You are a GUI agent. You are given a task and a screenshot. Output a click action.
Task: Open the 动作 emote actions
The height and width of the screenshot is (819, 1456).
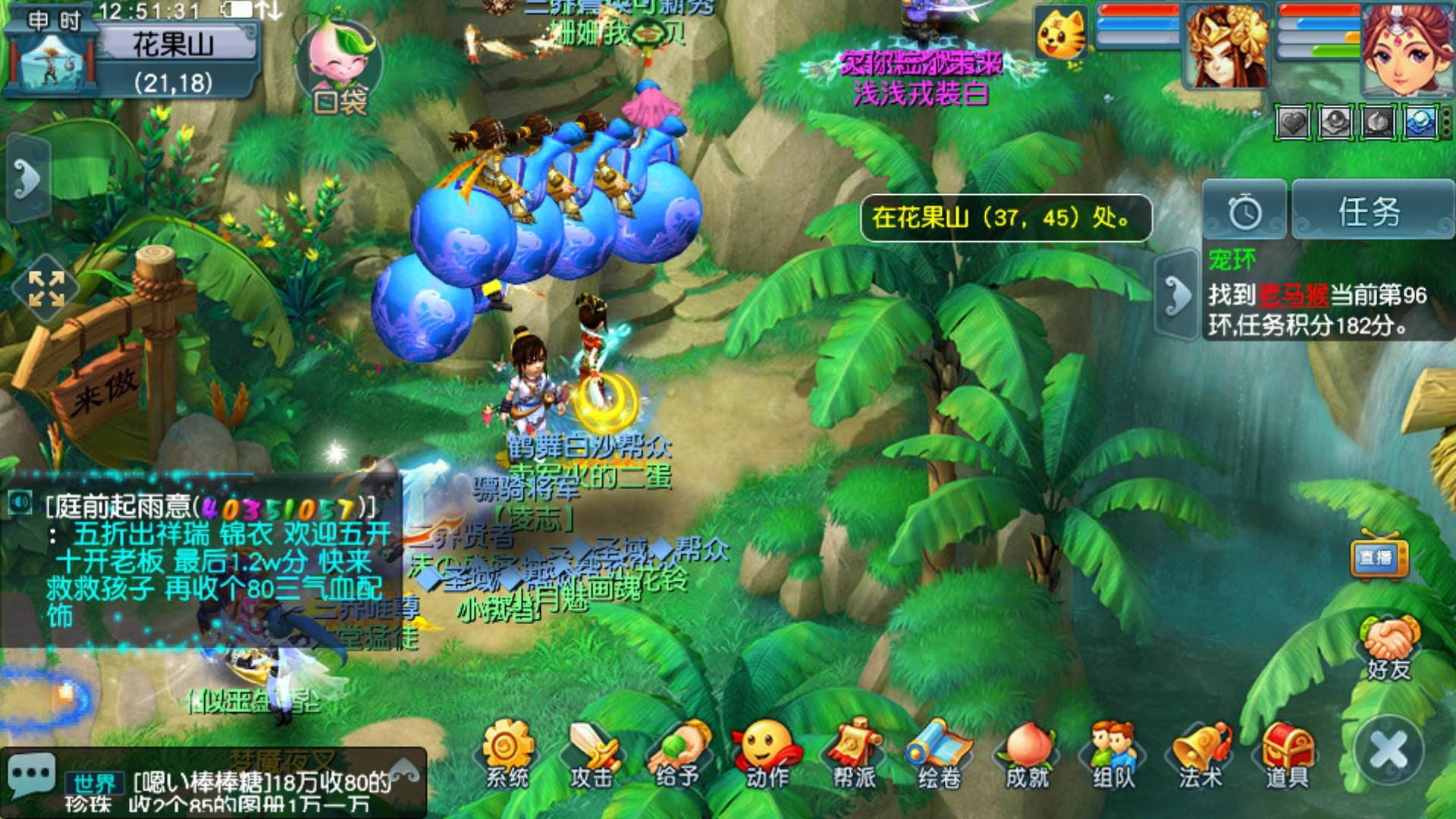(767, 755)
